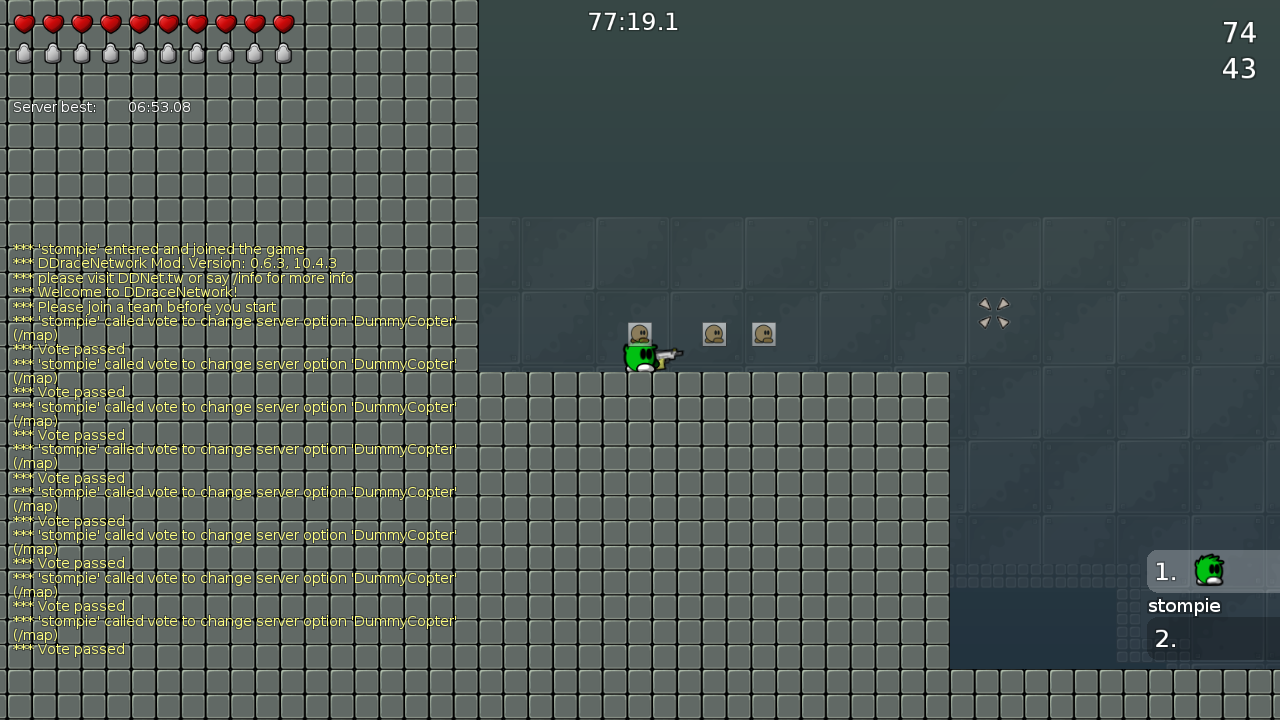1280x720 pixels.
Task: Select the green tee skin in the scoreboard
Action: click(1209, 569)
